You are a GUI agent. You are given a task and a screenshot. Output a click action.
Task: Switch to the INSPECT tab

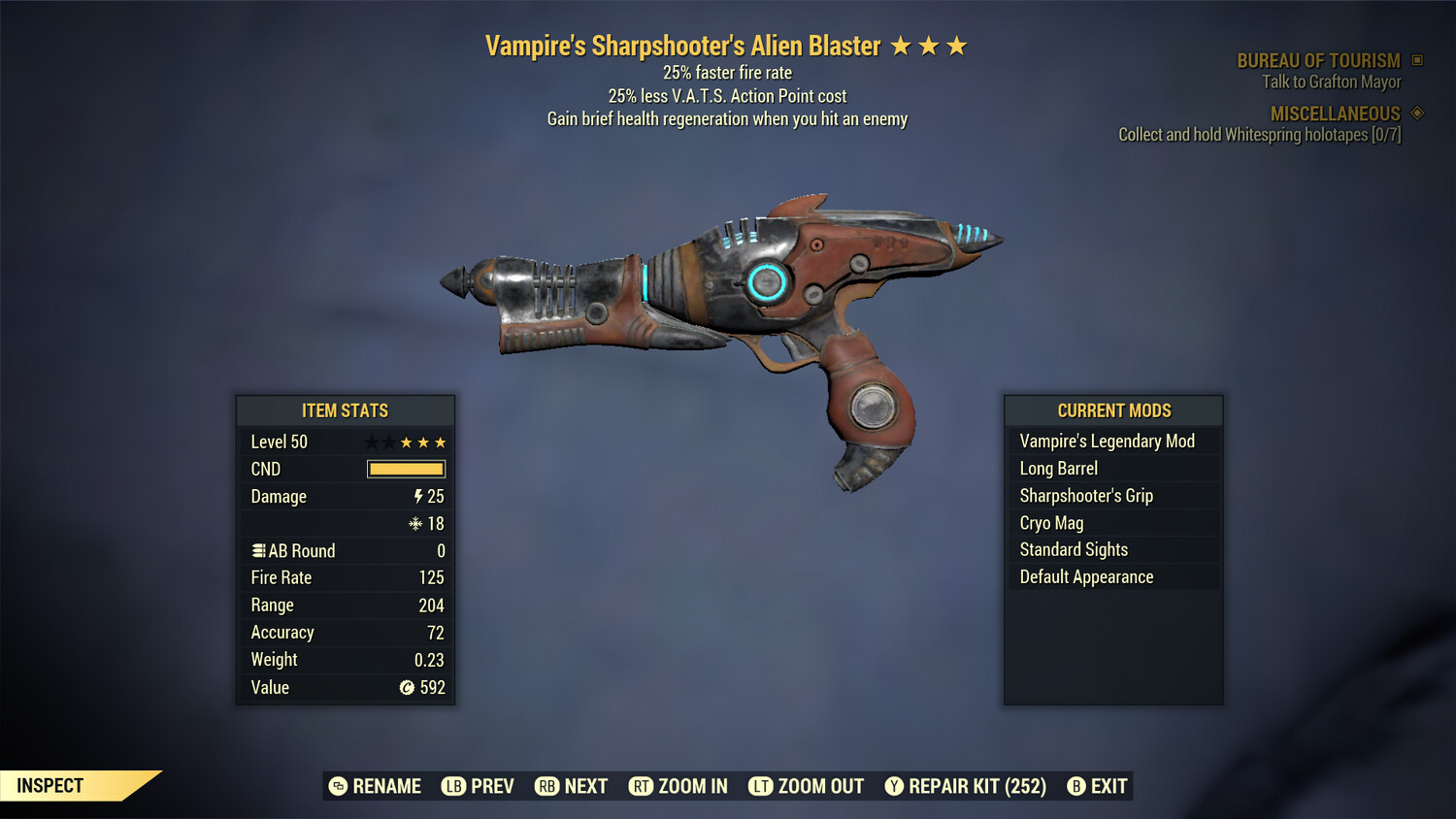click(50, 785)
